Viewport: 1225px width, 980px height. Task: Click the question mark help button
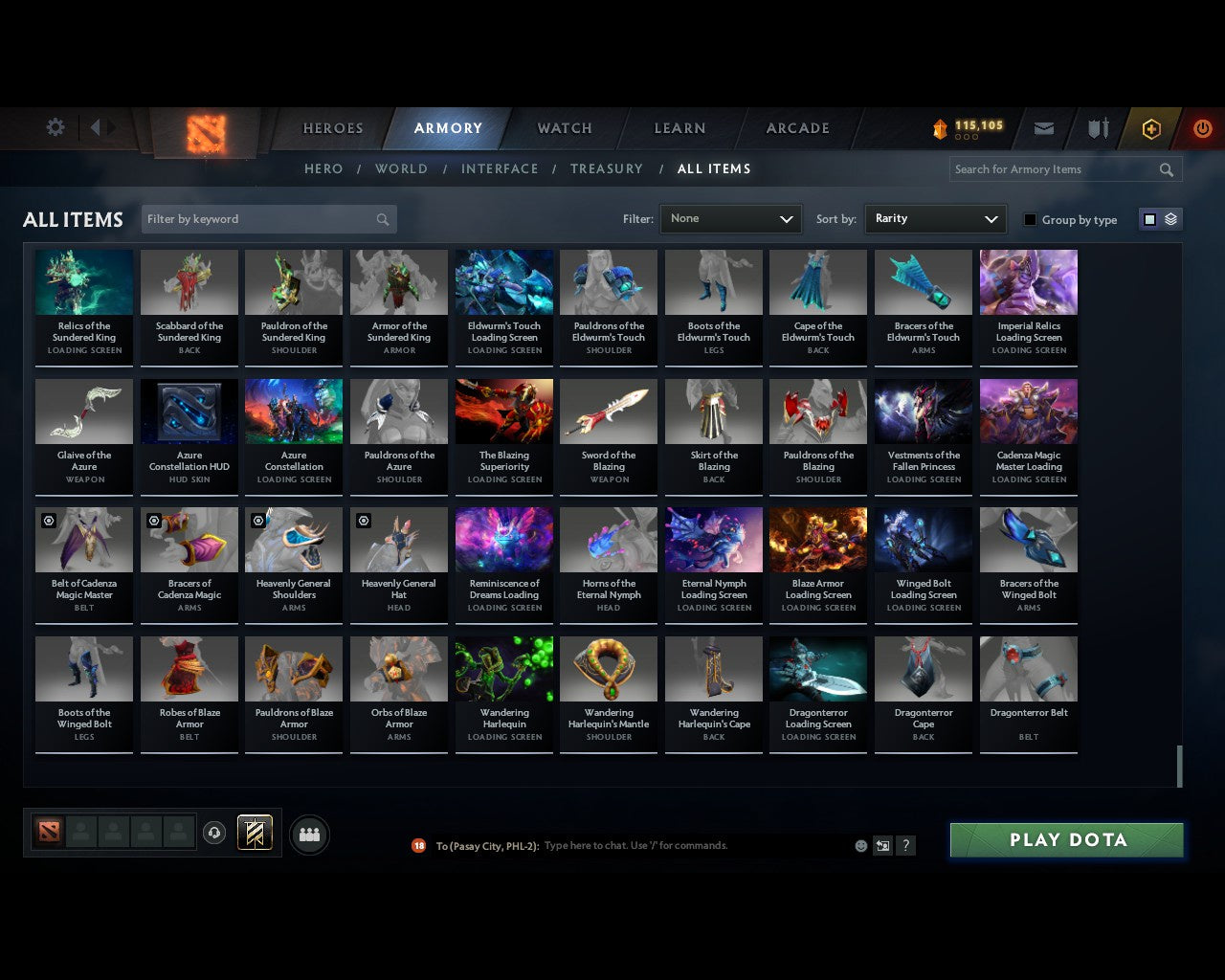coord(905,846)
